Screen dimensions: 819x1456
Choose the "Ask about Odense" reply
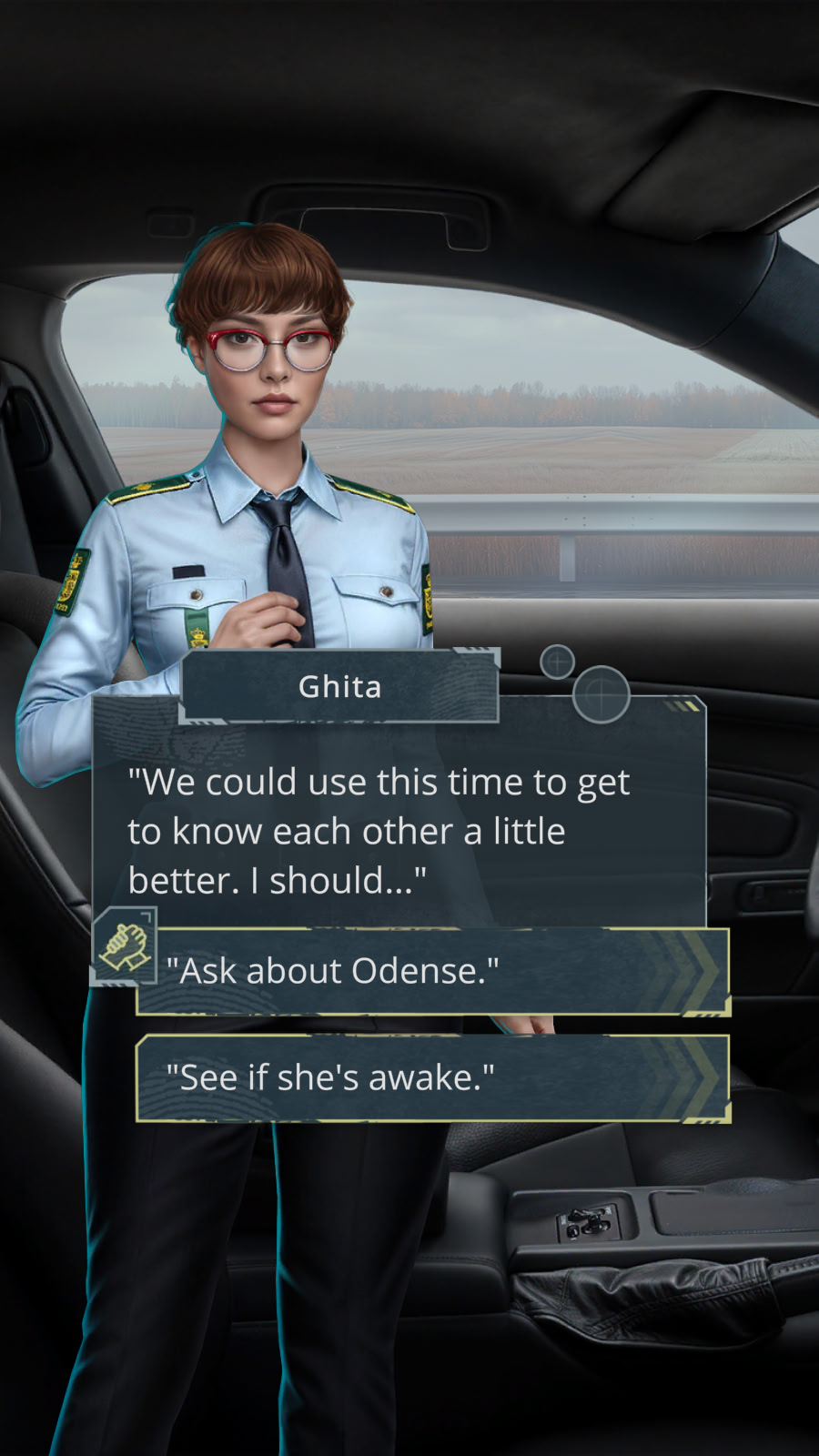[432, 971]
